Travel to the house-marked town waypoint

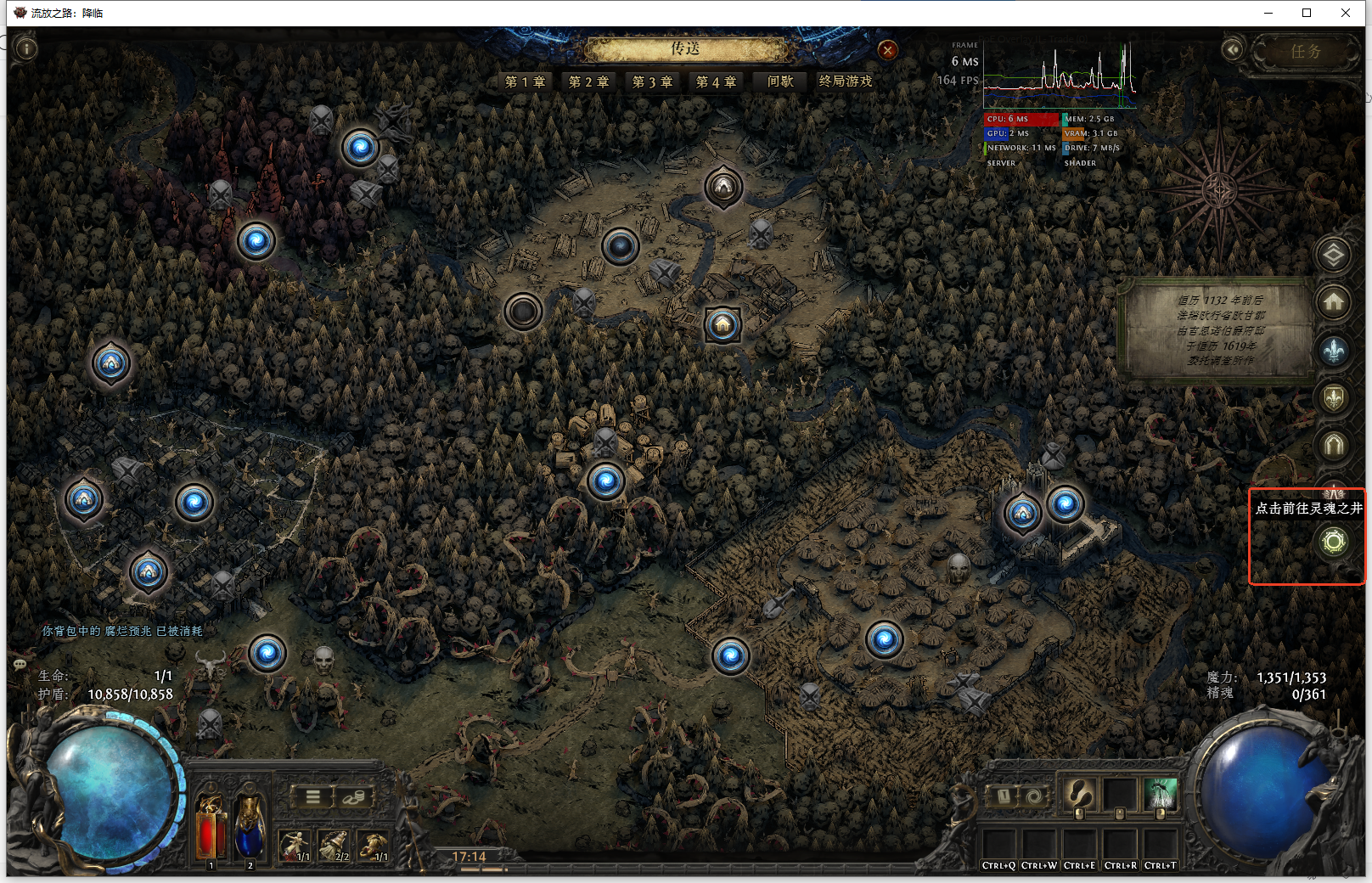coord(723,324)
